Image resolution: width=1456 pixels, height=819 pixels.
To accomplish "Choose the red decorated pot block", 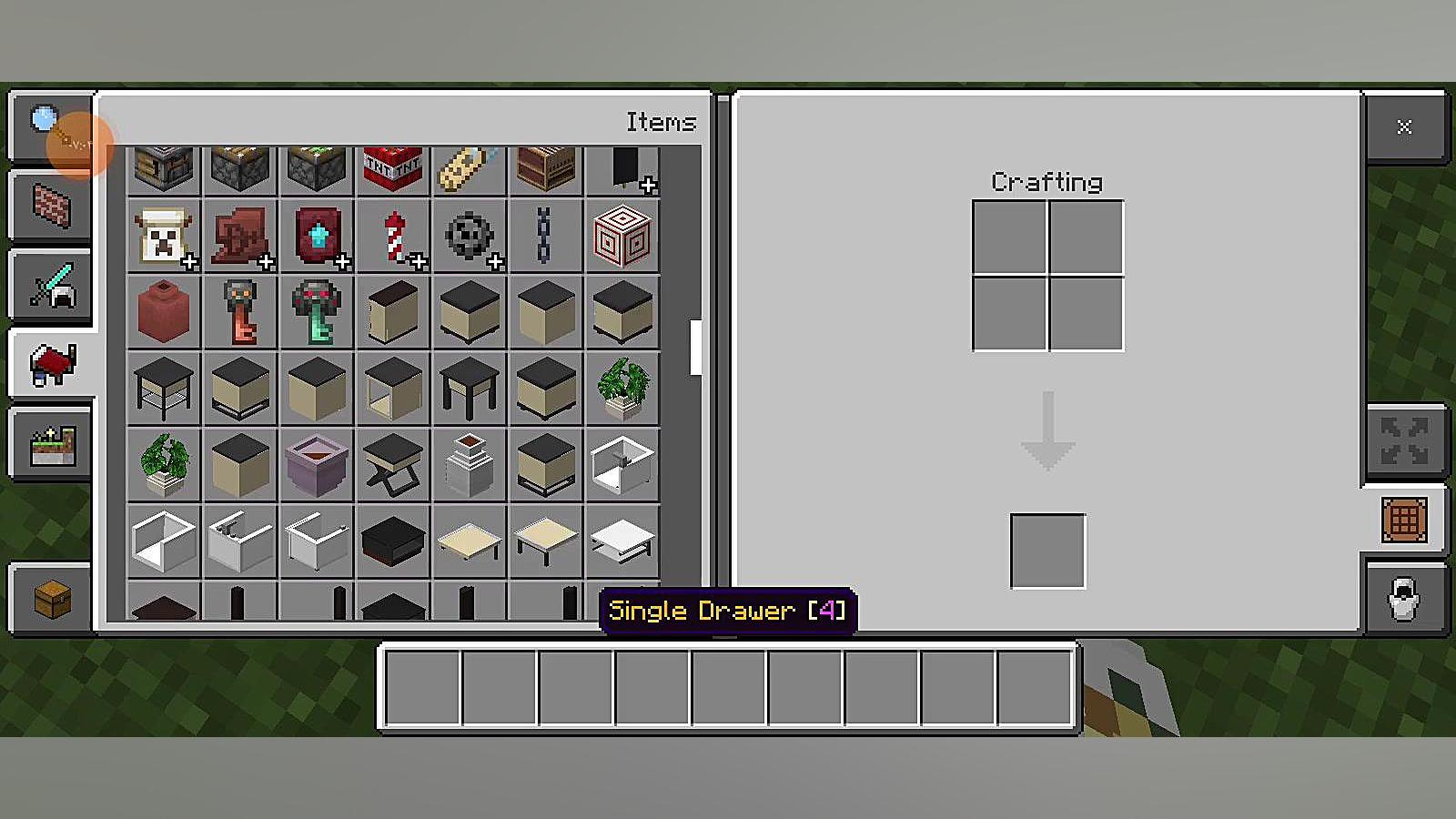I will (x=163, y=312).
